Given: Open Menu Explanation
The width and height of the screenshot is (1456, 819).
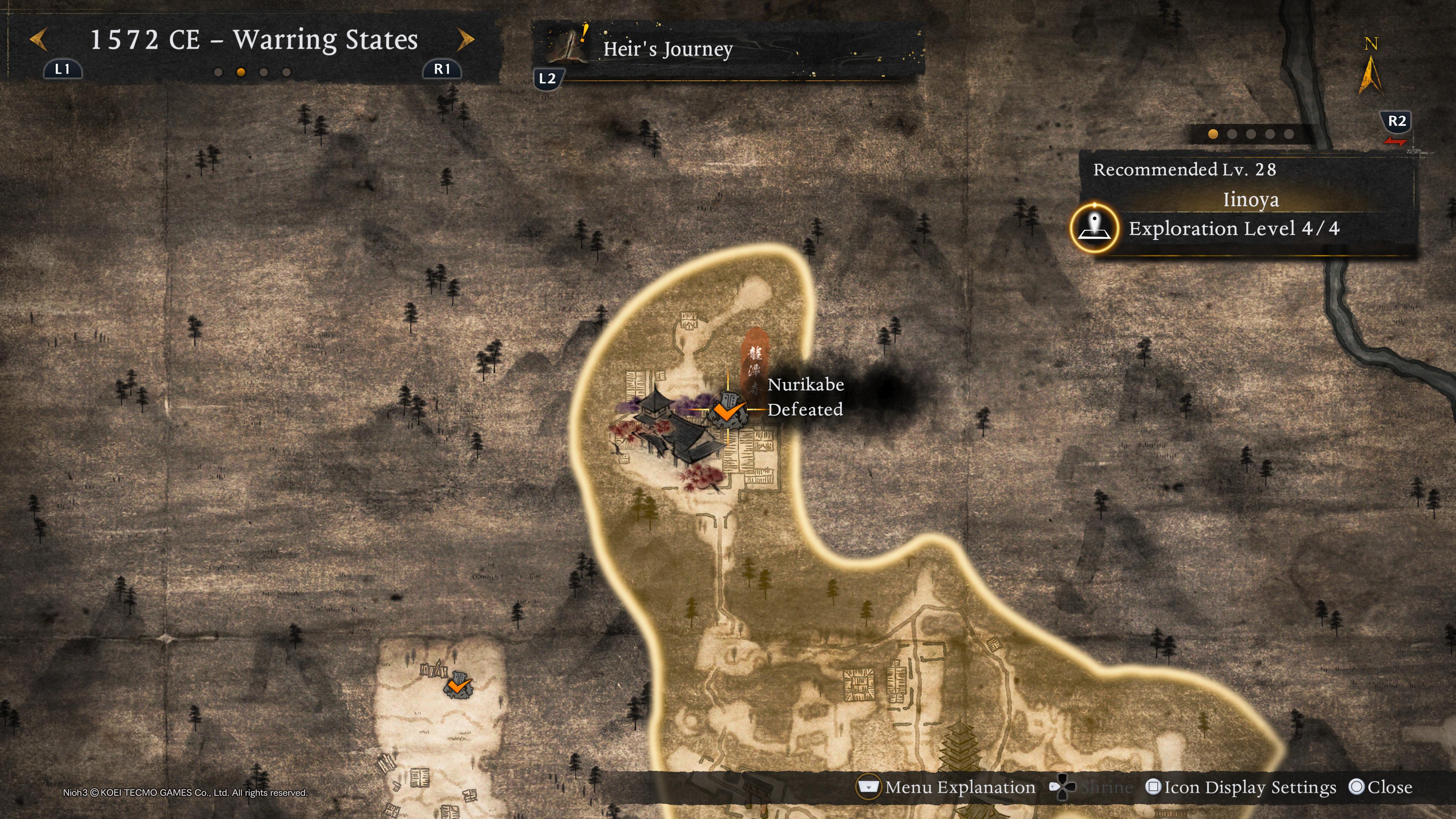Looking at the screenshot, I should (947, 787).
